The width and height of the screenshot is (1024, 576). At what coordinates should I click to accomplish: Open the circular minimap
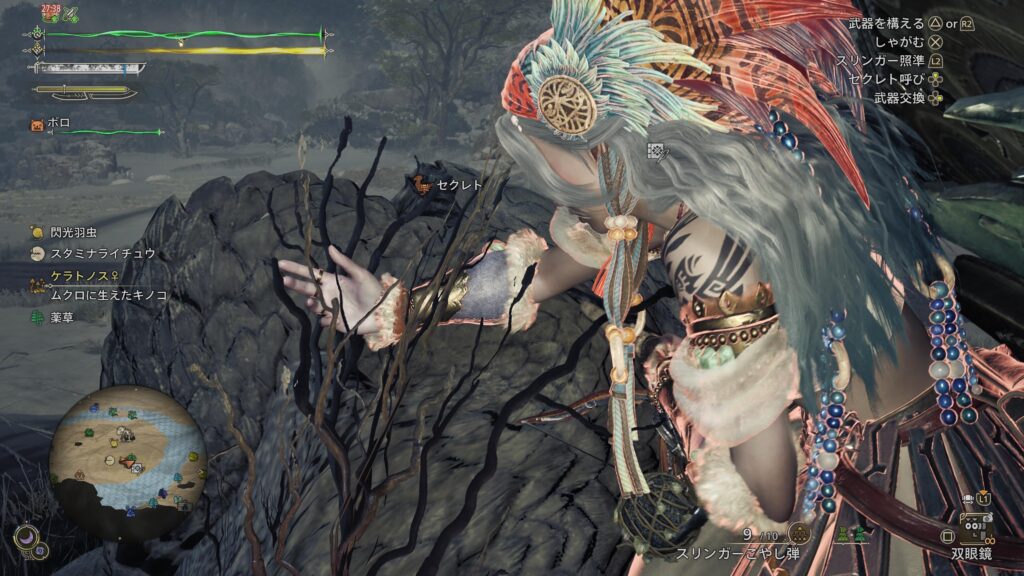(128, 450)
